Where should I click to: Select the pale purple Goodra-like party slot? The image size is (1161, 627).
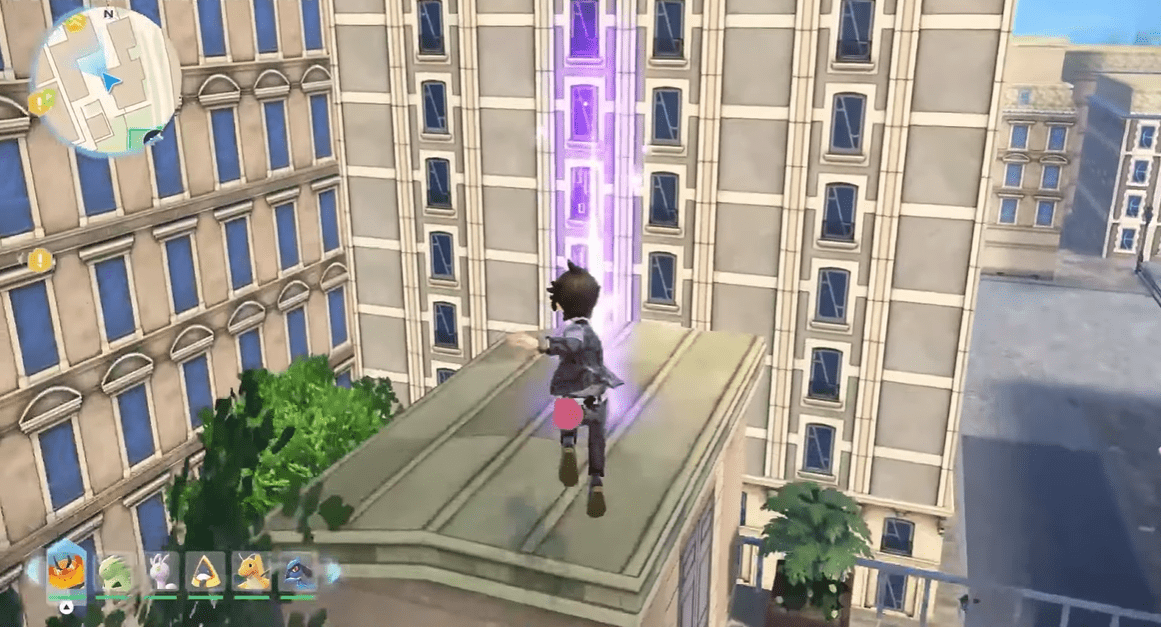click(160, 572)
